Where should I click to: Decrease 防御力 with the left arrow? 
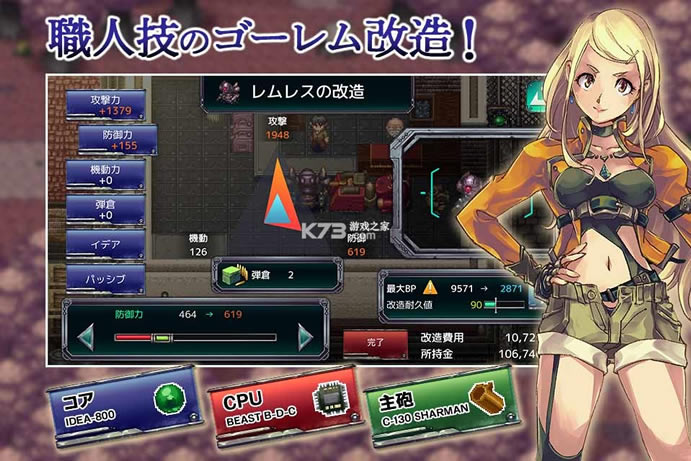83,338
